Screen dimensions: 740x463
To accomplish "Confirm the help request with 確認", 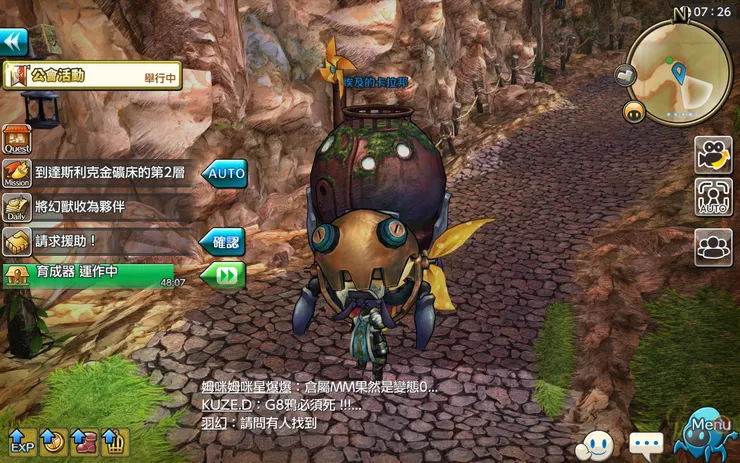I will pyautogui.click(x=222, y=241).
